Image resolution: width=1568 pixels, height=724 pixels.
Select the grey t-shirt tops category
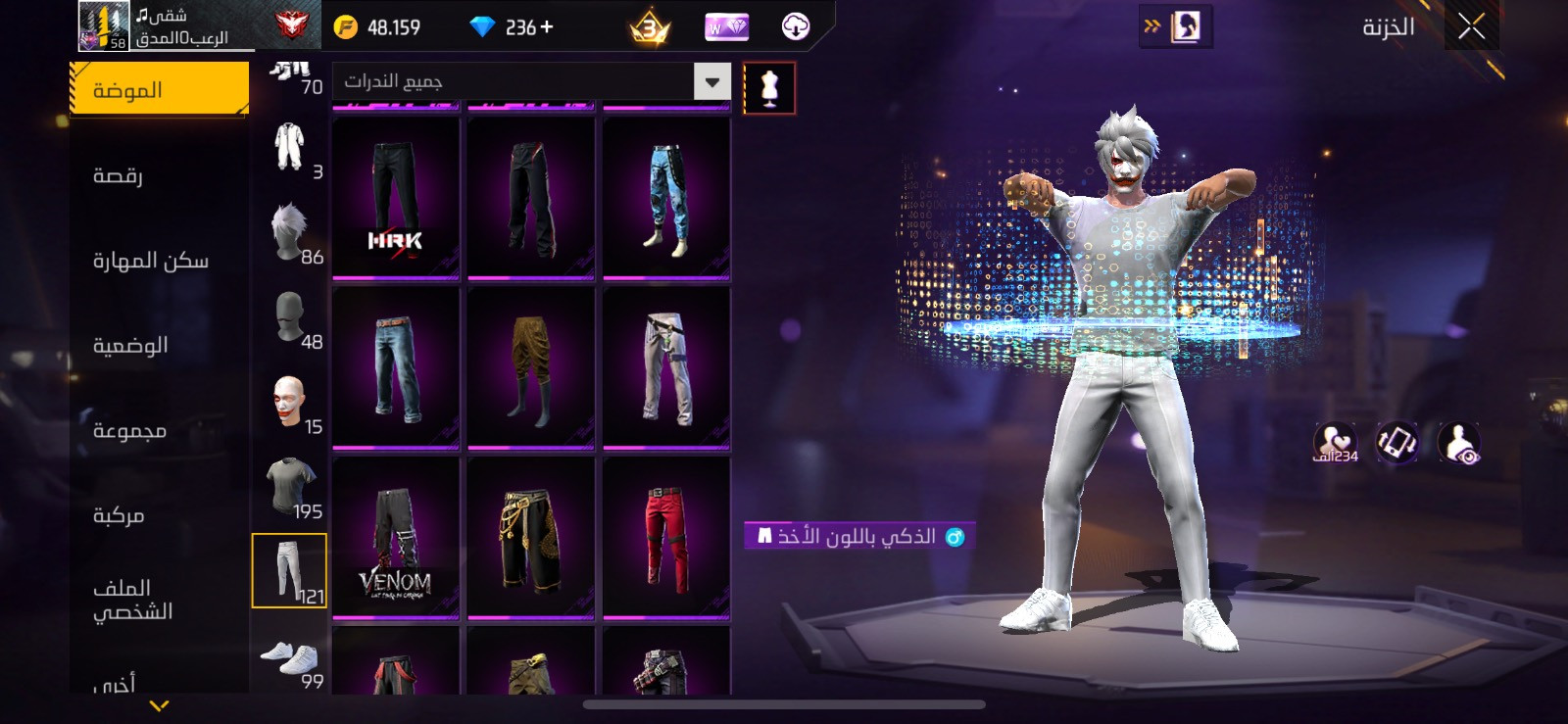coord(290,486)
